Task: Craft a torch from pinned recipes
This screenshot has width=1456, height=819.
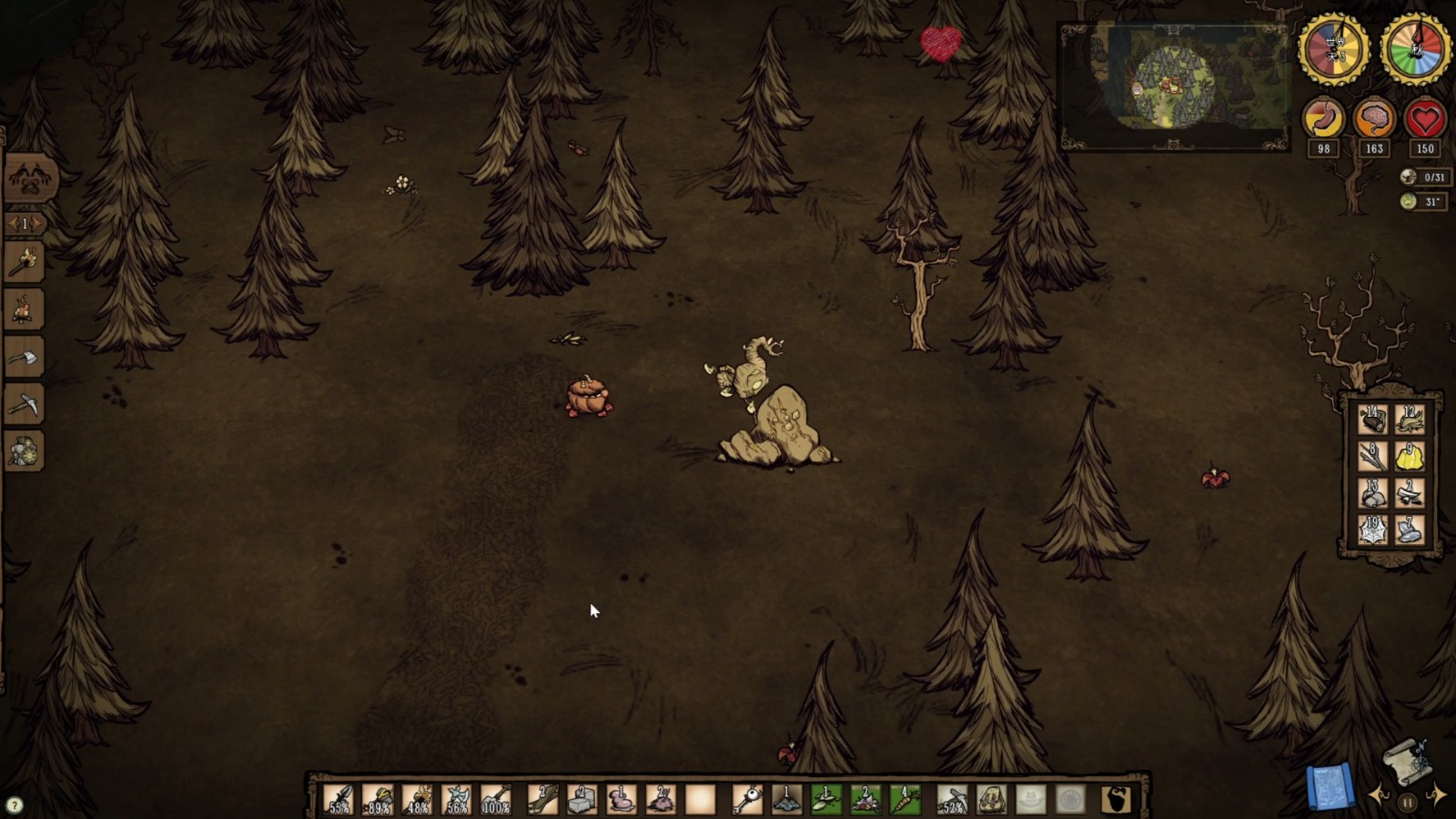Action: [25, 264]
